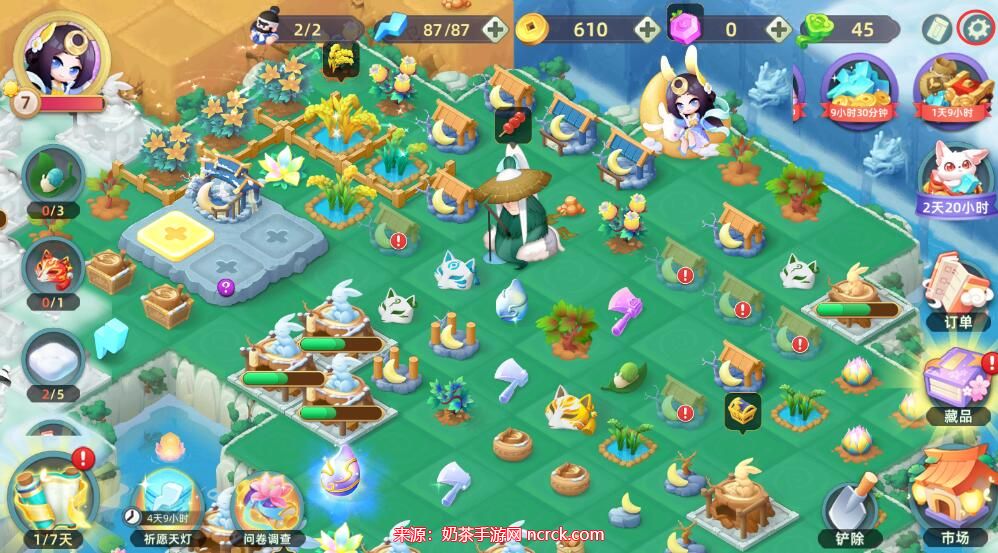This screenshot has height=553, width=998.
Task: Add more gold coins with plus button
Action: tap(647, 30)
